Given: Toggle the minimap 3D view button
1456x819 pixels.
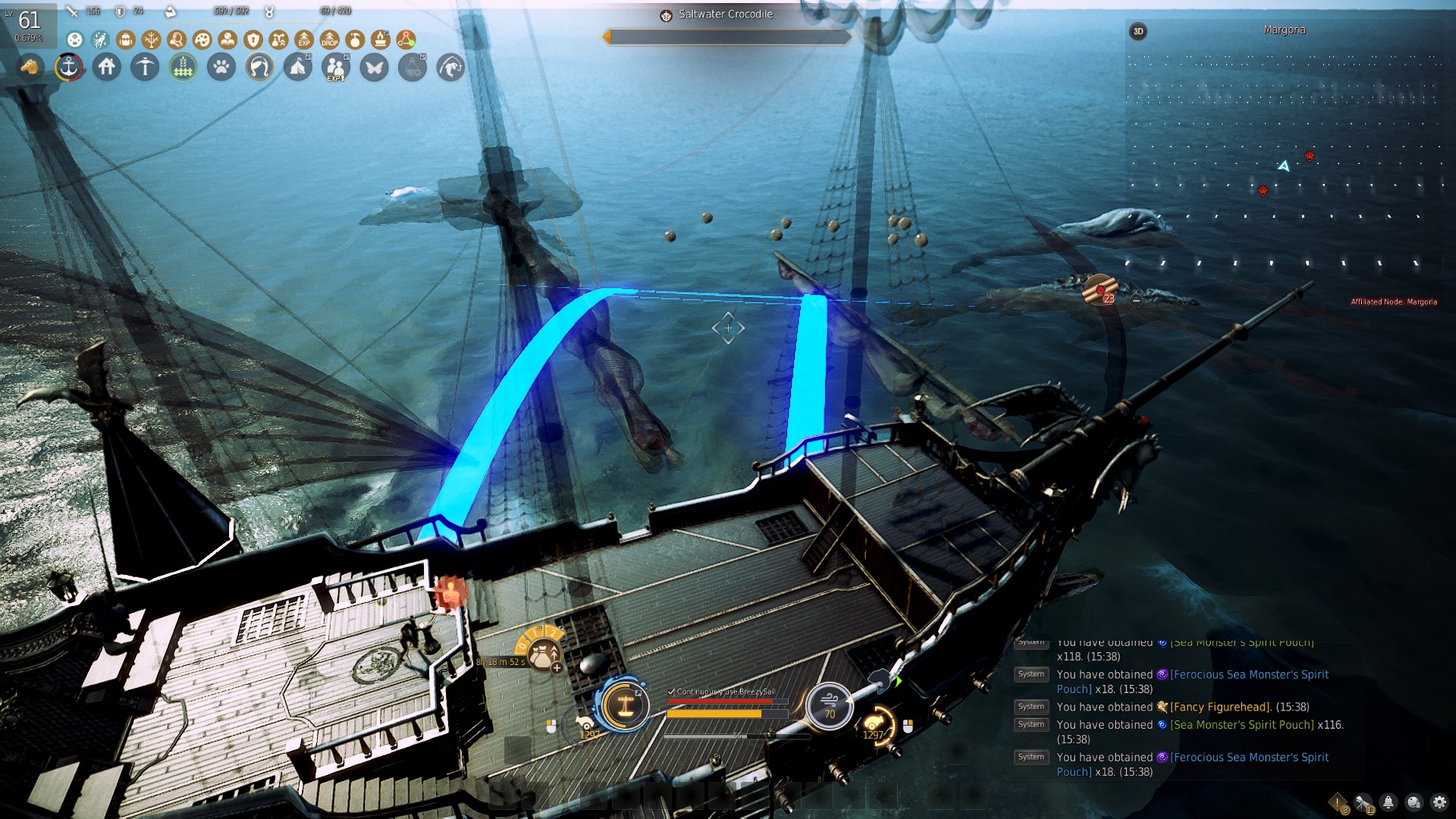Looking at the screenshot, I should [x=1137, y=31].
